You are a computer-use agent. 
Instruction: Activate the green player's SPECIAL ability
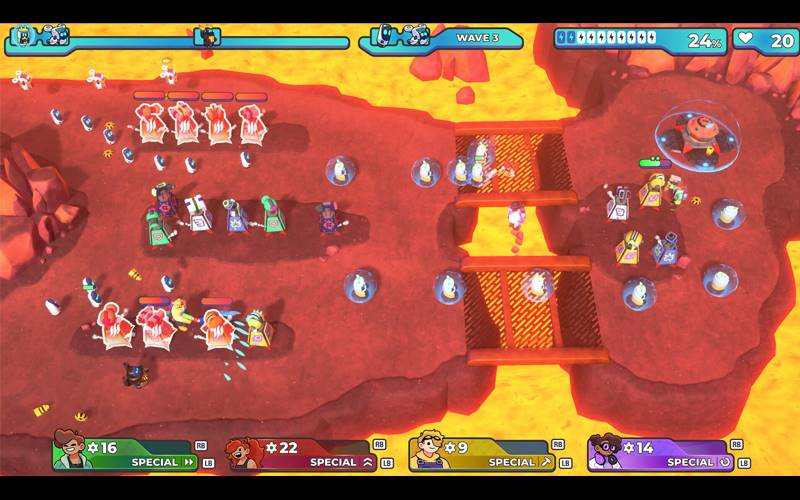pyautogui.click(x=160, y=462)
